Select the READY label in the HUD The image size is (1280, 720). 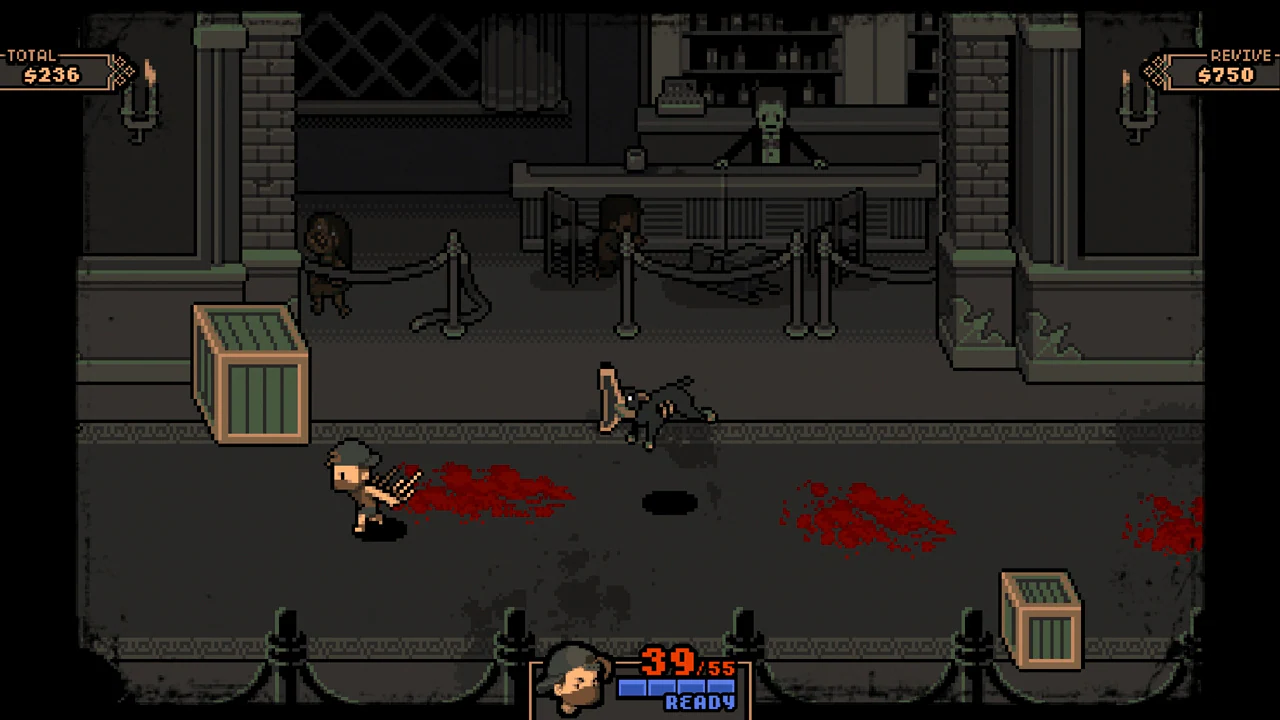coord(700,703)
